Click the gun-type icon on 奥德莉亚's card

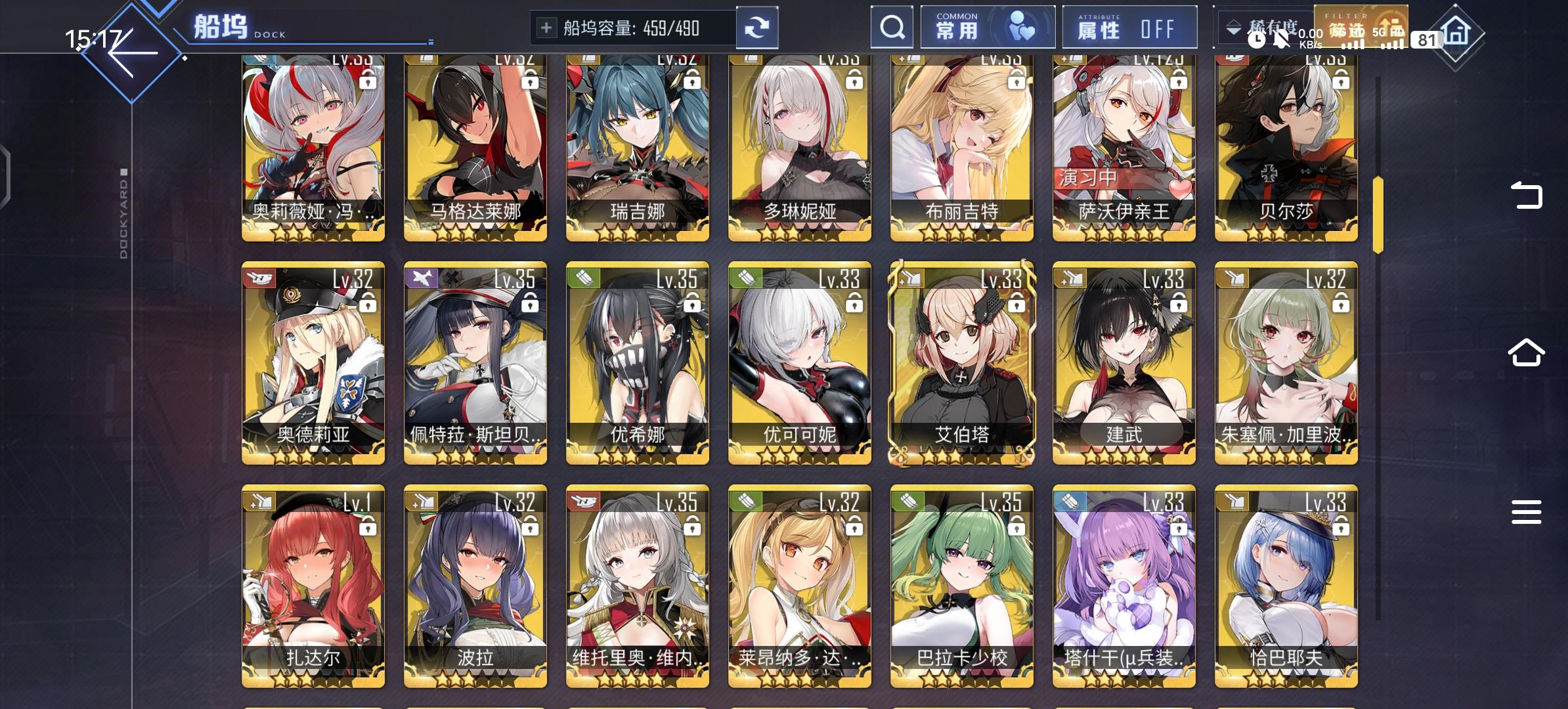tap(259, 278)
